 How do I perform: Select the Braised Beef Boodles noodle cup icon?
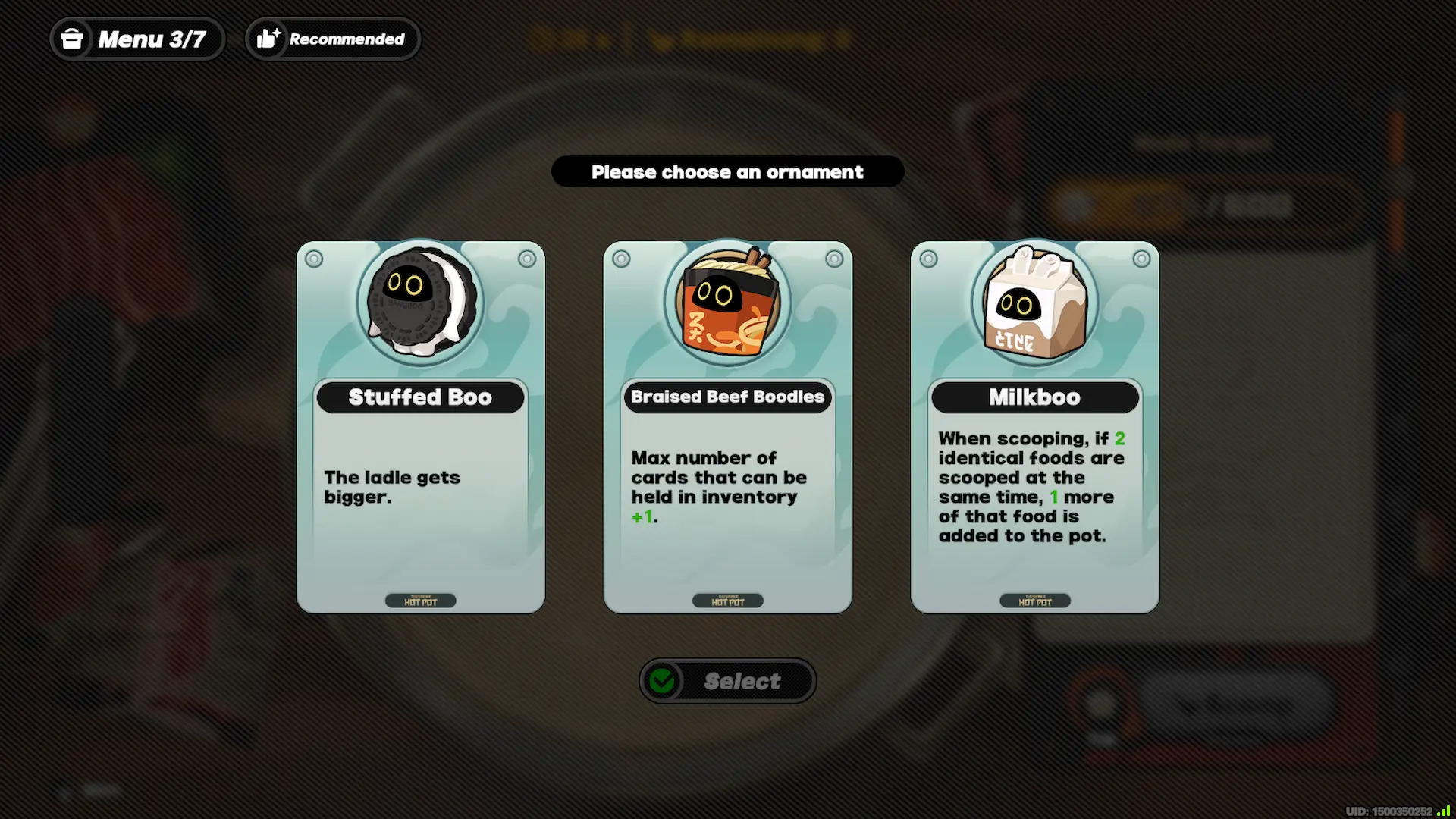pyautogui.click(x=726, y=302)
